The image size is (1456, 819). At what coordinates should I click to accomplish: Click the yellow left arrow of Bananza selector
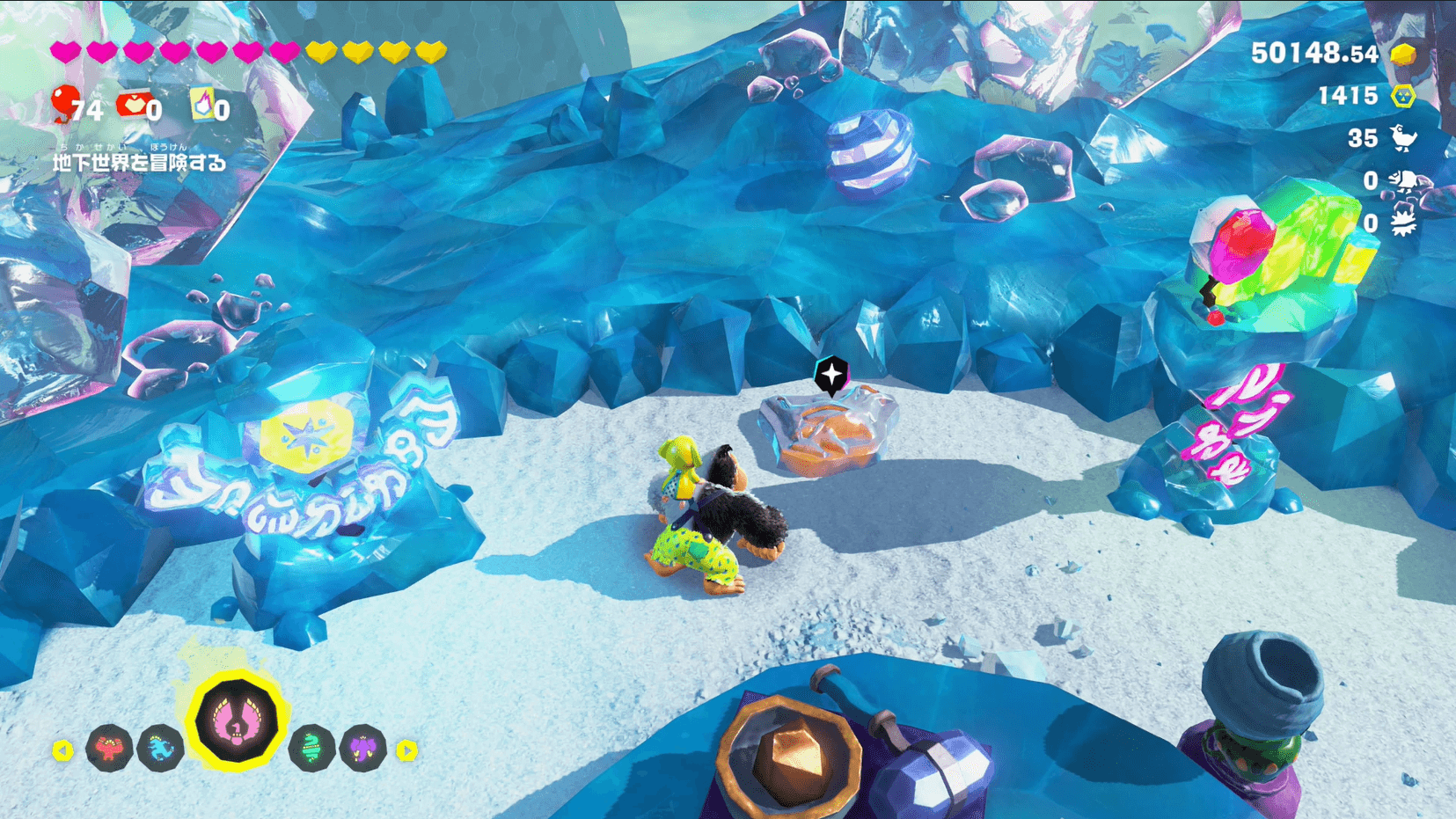pyautogui.click(x=62, y=750)
